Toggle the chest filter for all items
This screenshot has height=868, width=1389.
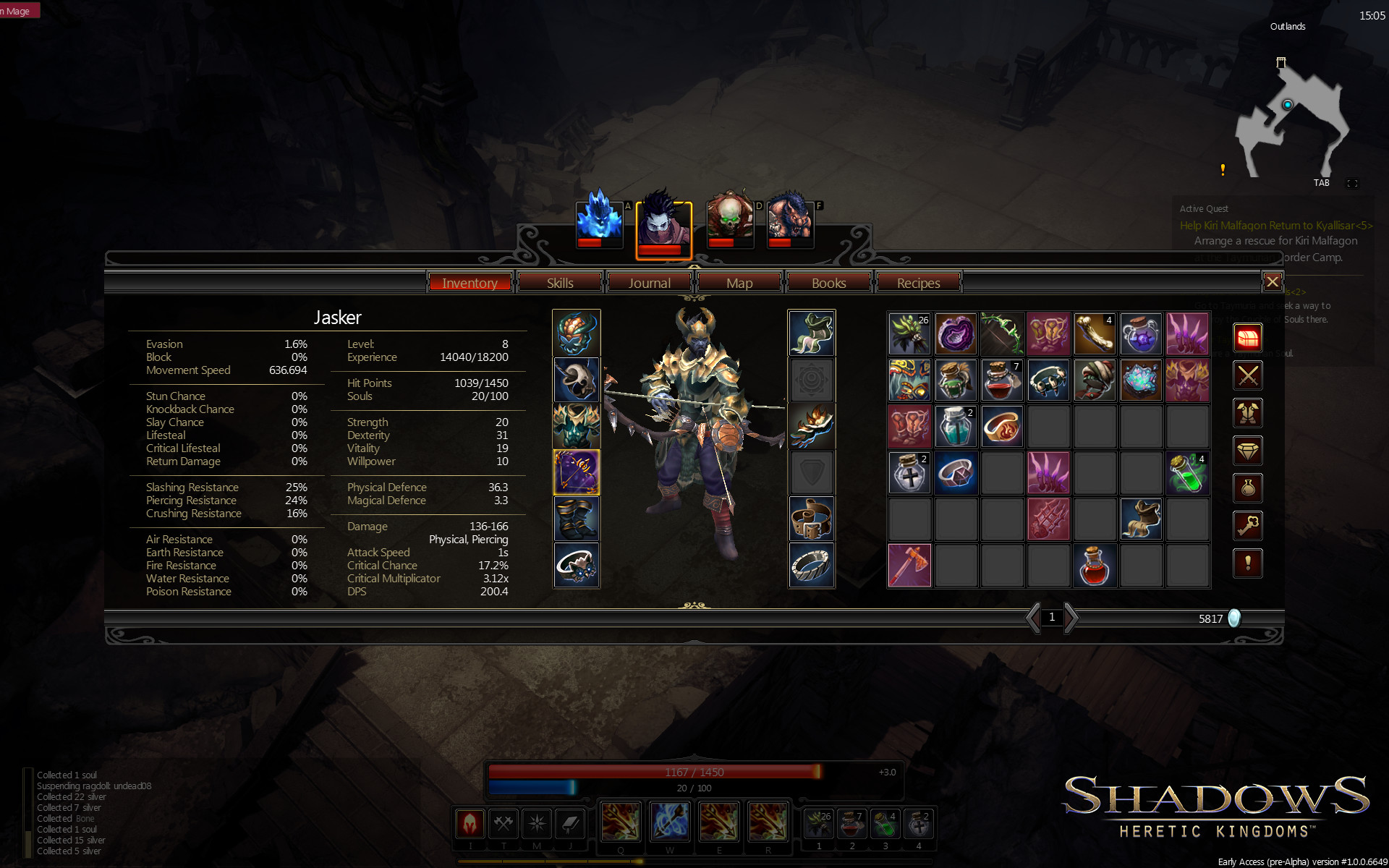click(x=1248, y=338)
